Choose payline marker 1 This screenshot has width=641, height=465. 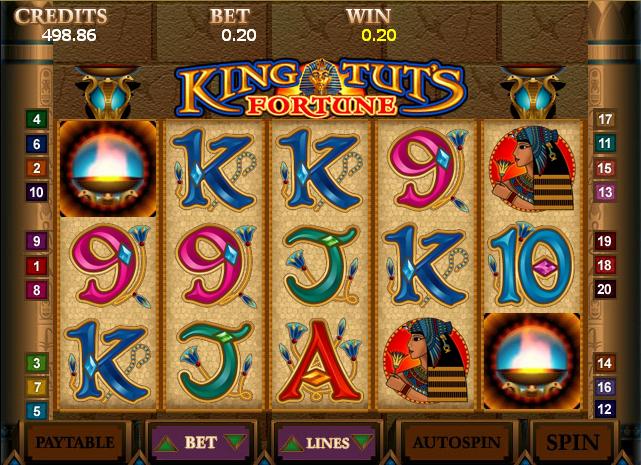(37, 265)
